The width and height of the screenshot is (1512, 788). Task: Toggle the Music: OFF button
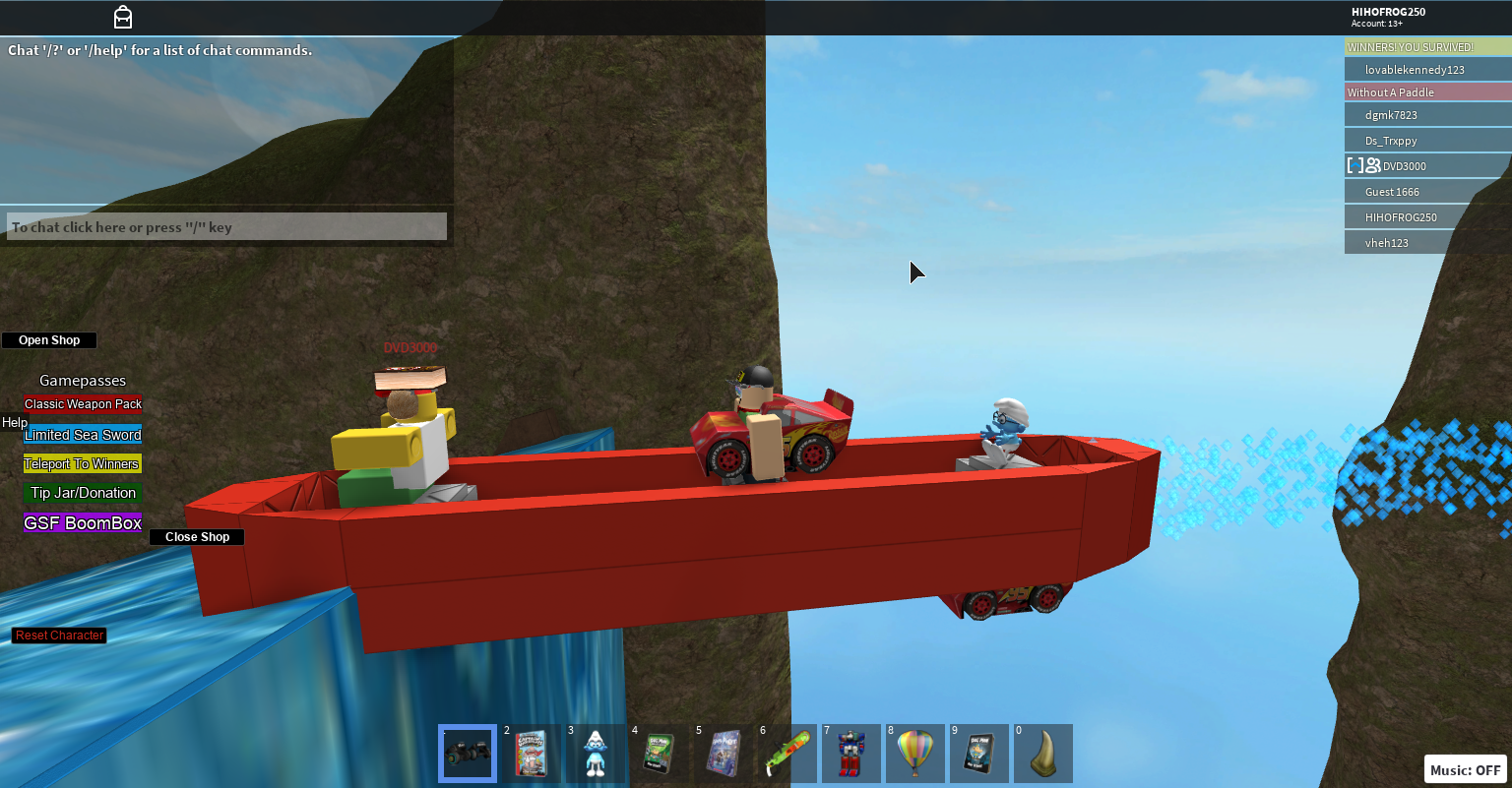[1466, 770]
